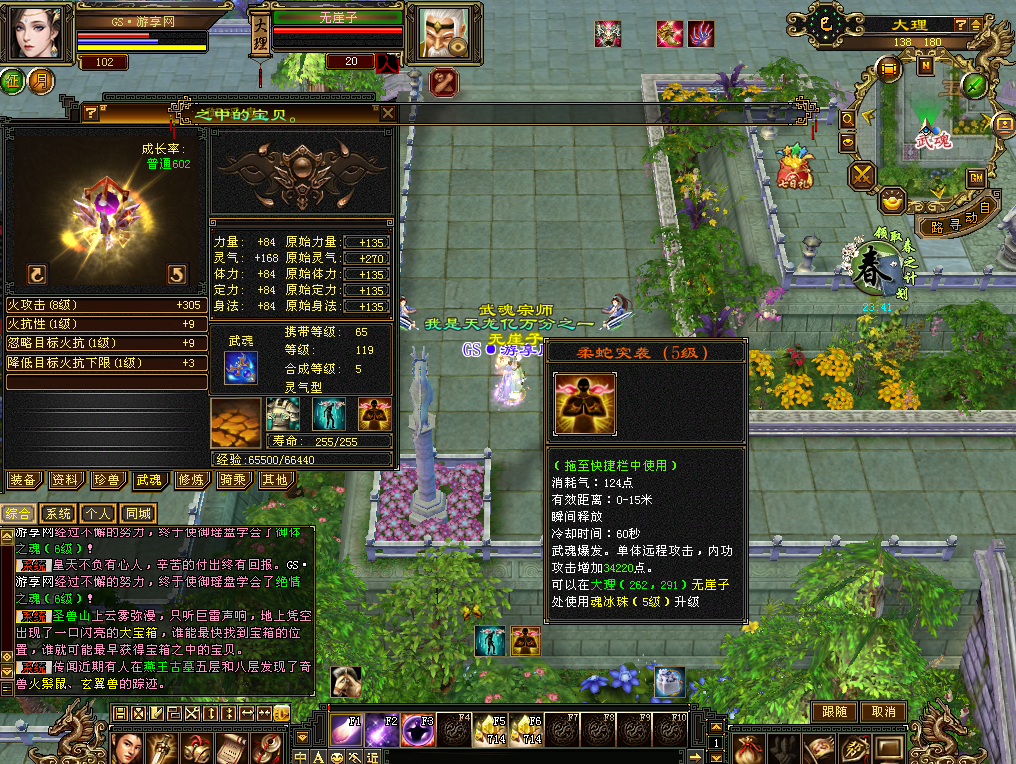Switch chat to the 系统 (System) channel
Screen dimensions: 1016x764
[58, 513]
